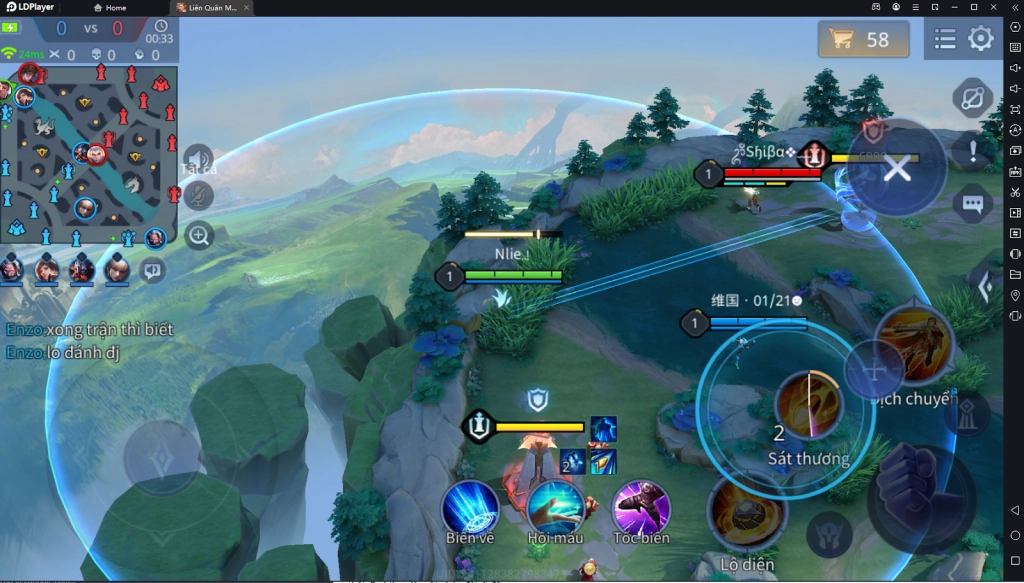
Task: Send an alert with the exclamation button
Action: (973, 152)
